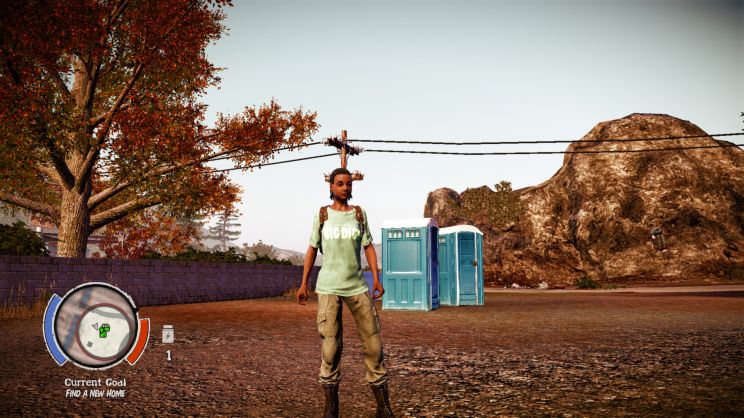744x418 pixels.
Task: Open the circular minimap
Action: tap(96, 326)
